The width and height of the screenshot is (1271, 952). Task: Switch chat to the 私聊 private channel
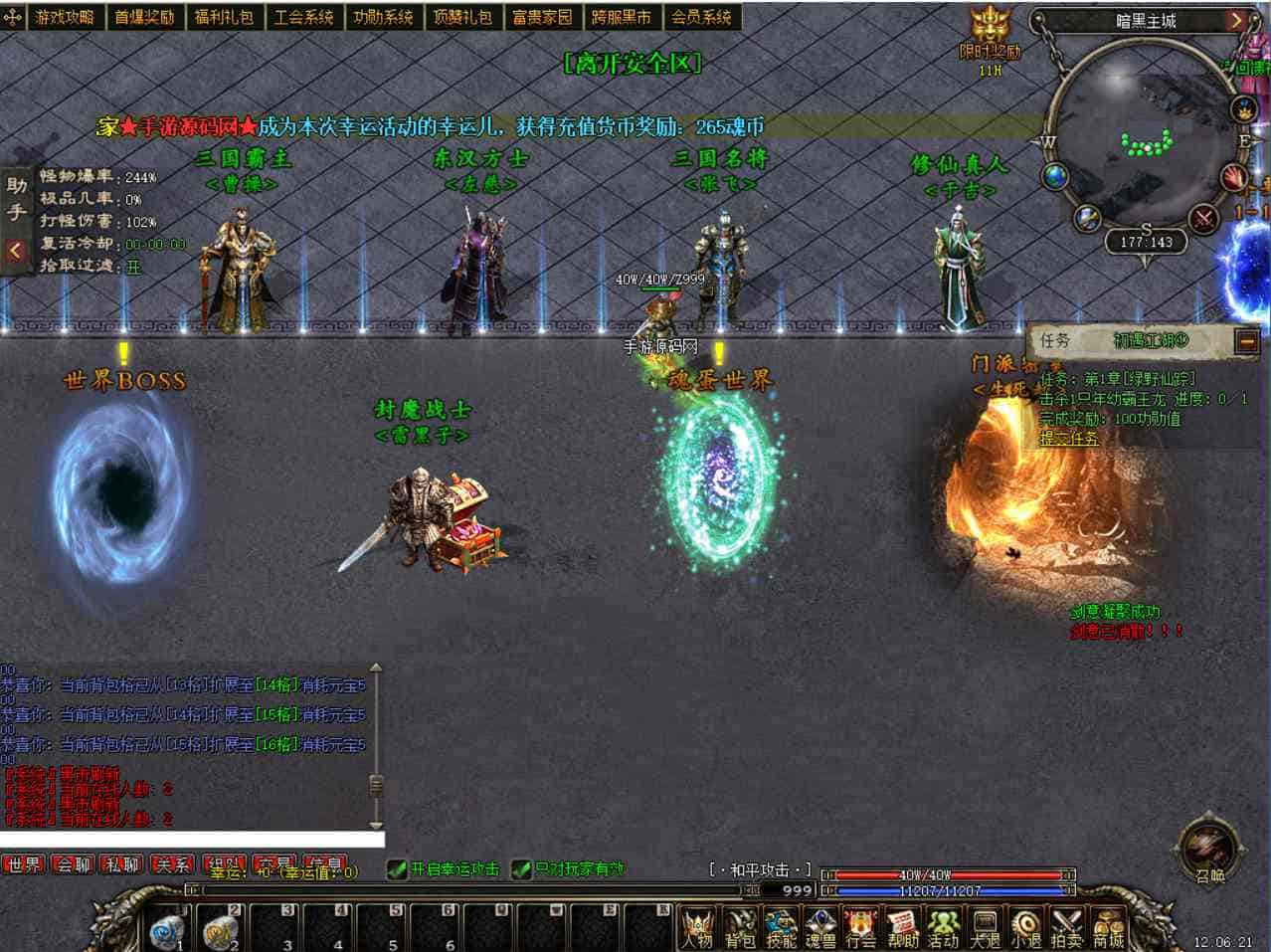pyautogui.click(x=123, y=864)
